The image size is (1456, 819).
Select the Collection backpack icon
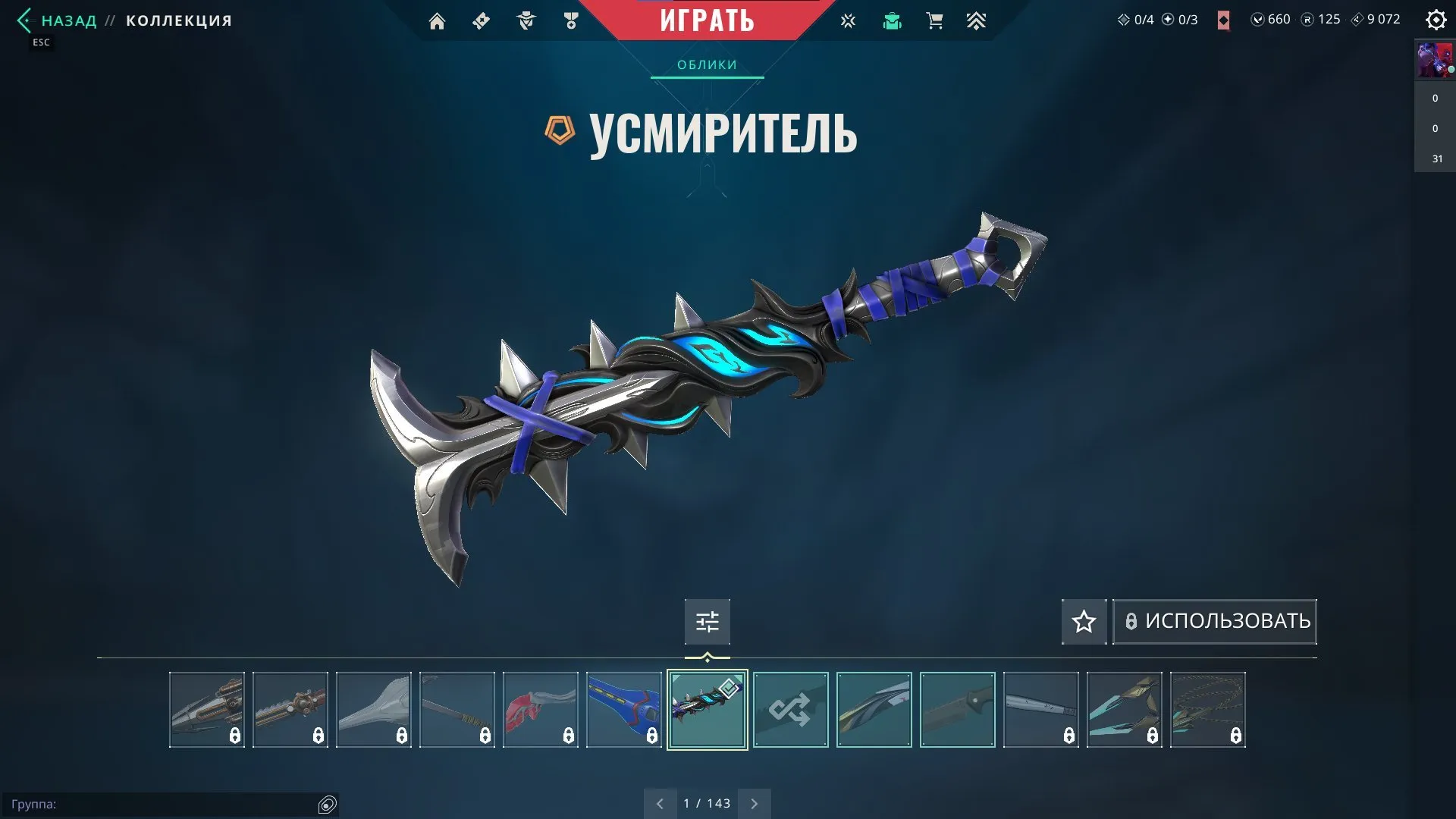pyautogui.click(x=892, y=20)
